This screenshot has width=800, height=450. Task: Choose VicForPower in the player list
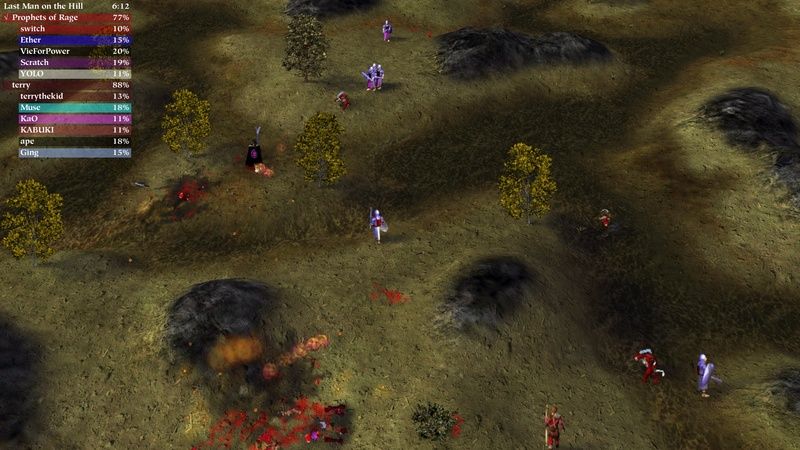pyautogui.click(x=66, y=51)
